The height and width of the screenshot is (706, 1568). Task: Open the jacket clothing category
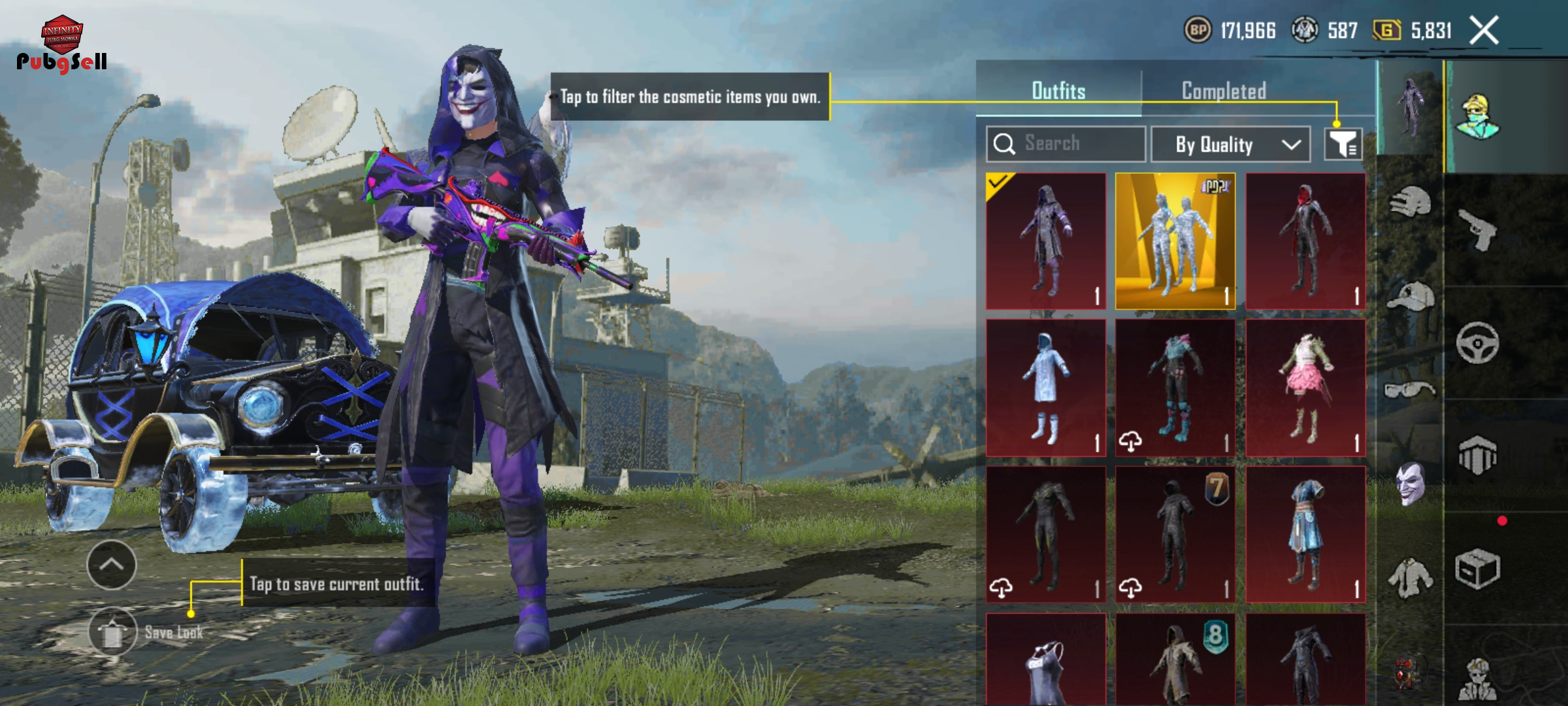pyautogui.click(x=1410, y=578)
